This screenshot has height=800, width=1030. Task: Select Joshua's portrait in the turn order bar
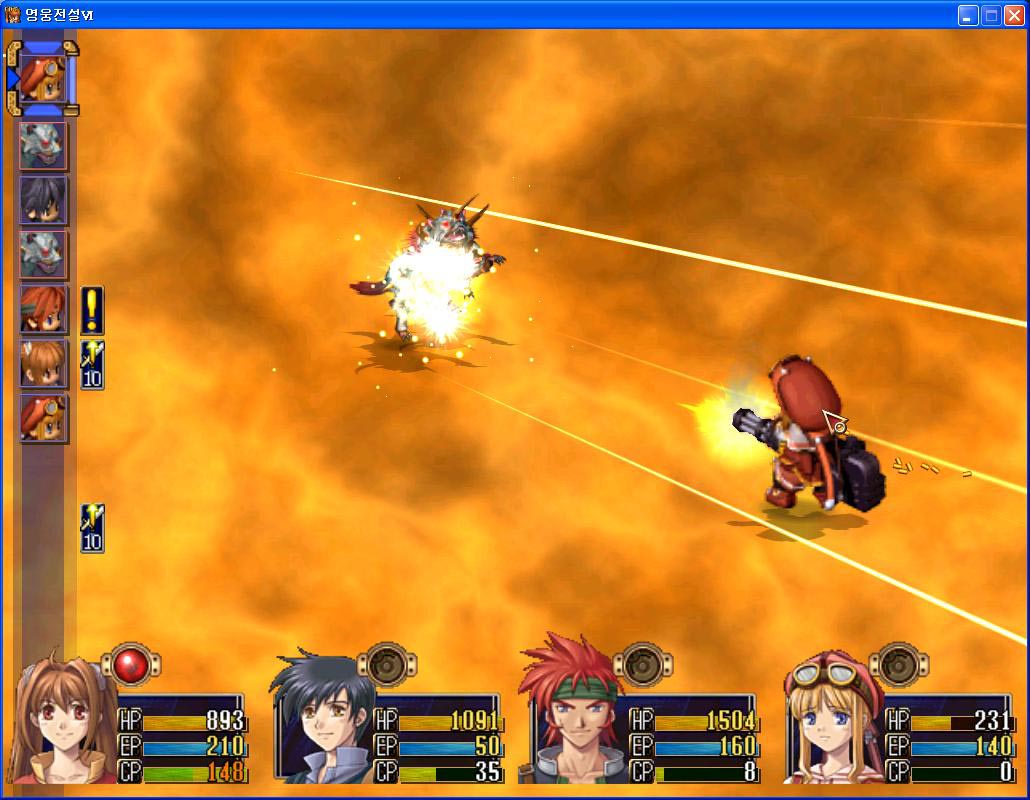43,200
